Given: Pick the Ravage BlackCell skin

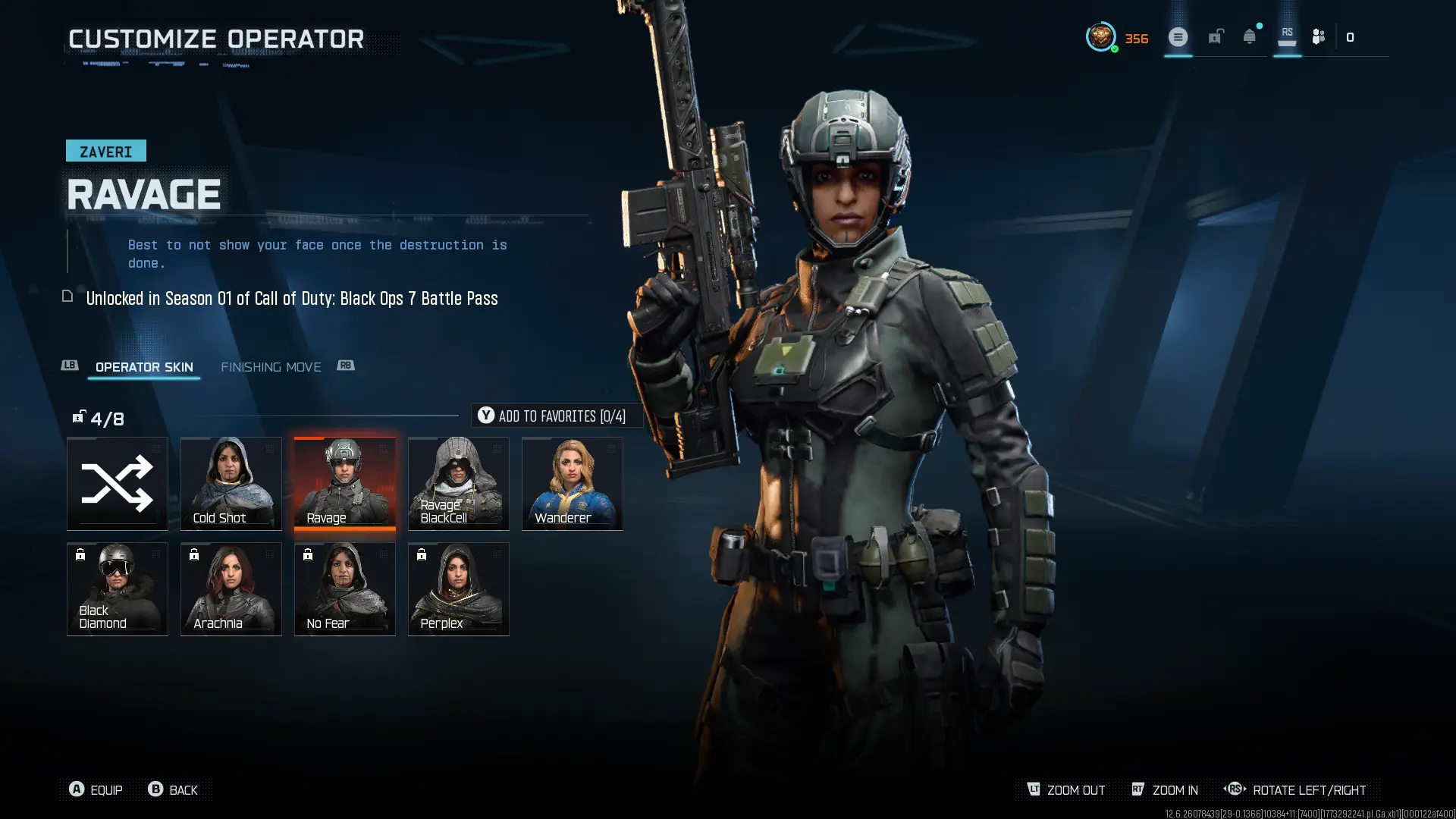Looking at the screenshot, I should tap(459, 483).
